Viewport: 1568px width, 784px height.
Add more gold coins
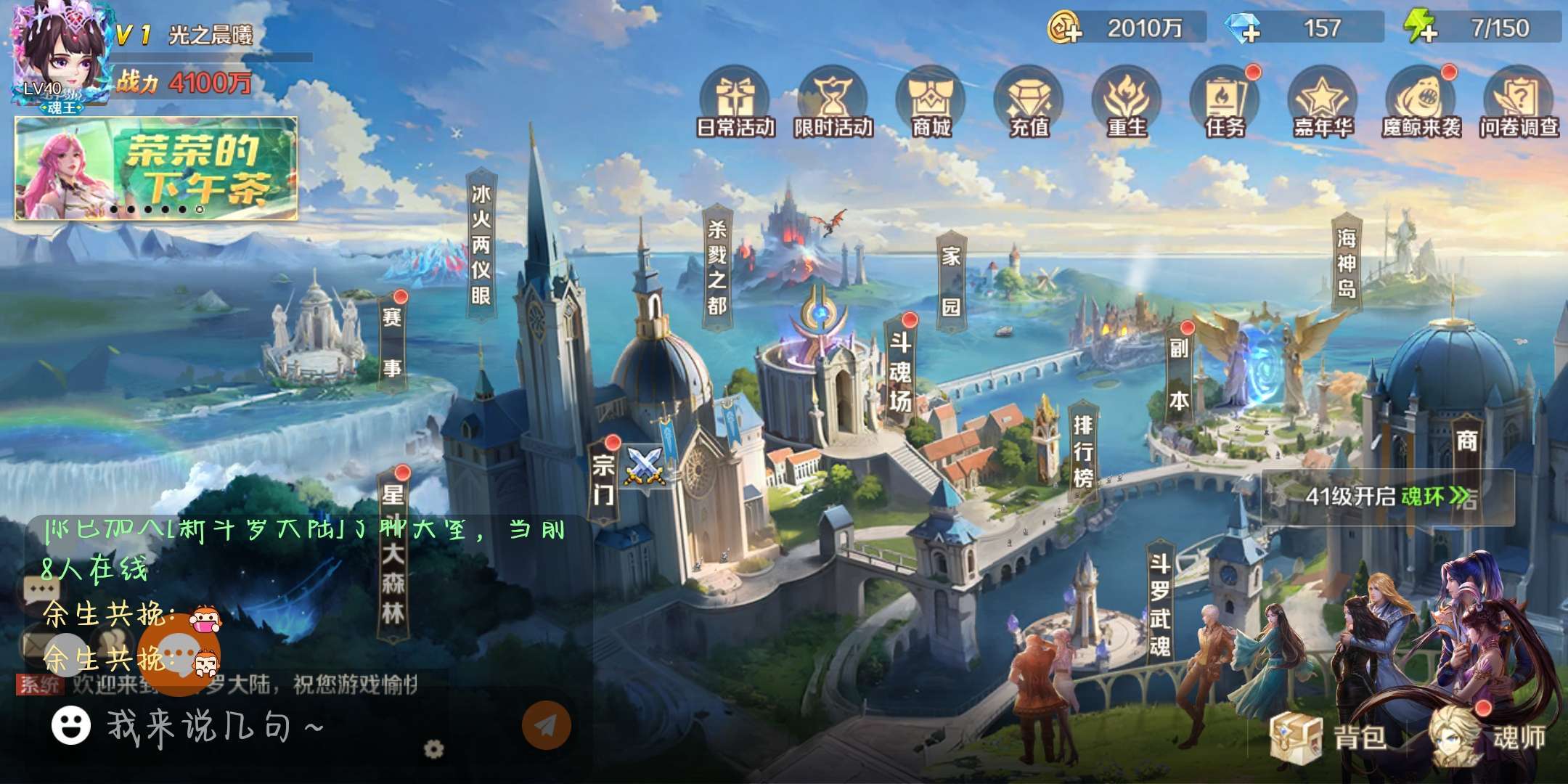pos(1065,29)
